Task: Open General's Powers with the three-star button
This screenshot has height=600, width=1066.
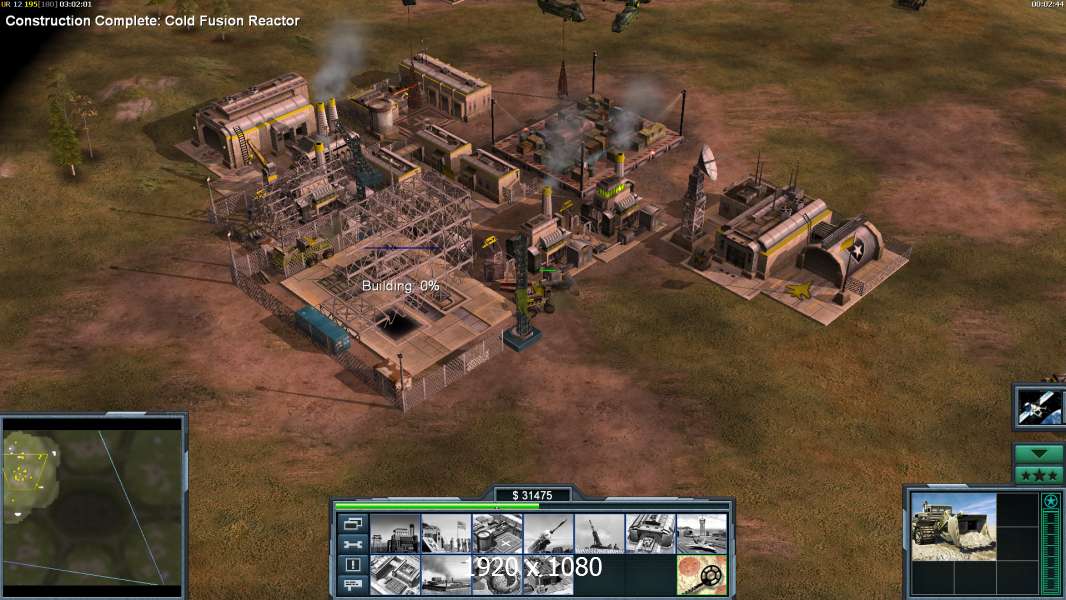Action: [x=1039, y=474]
